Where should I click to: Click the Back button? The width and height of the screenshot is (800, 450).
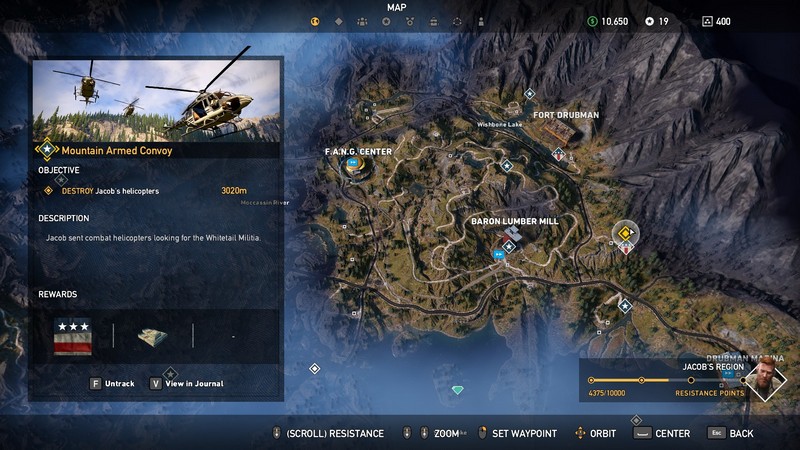click(732, 434)
